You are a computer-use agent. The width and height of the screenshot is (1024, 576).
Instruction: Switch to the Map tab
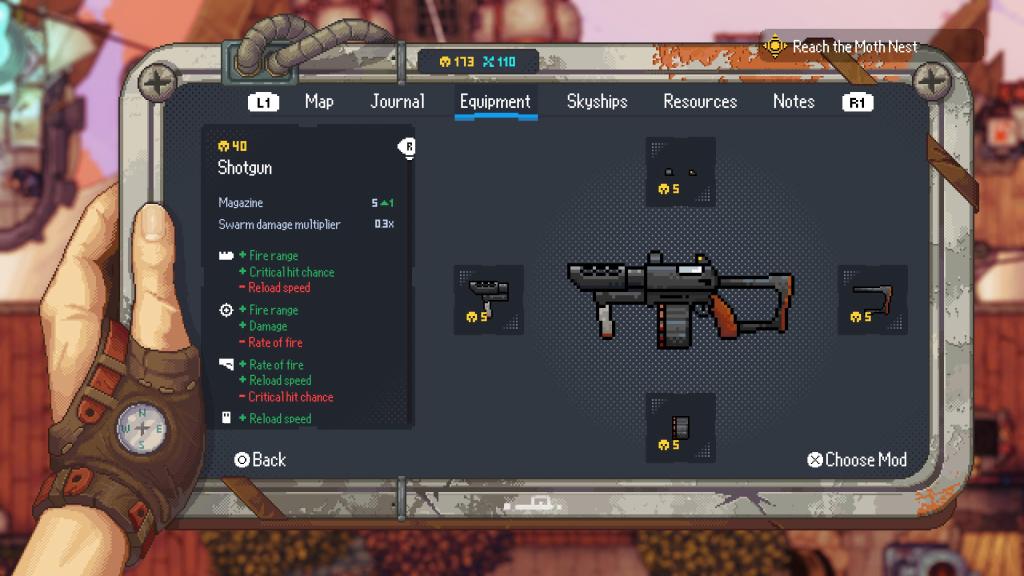click(319, 101)
